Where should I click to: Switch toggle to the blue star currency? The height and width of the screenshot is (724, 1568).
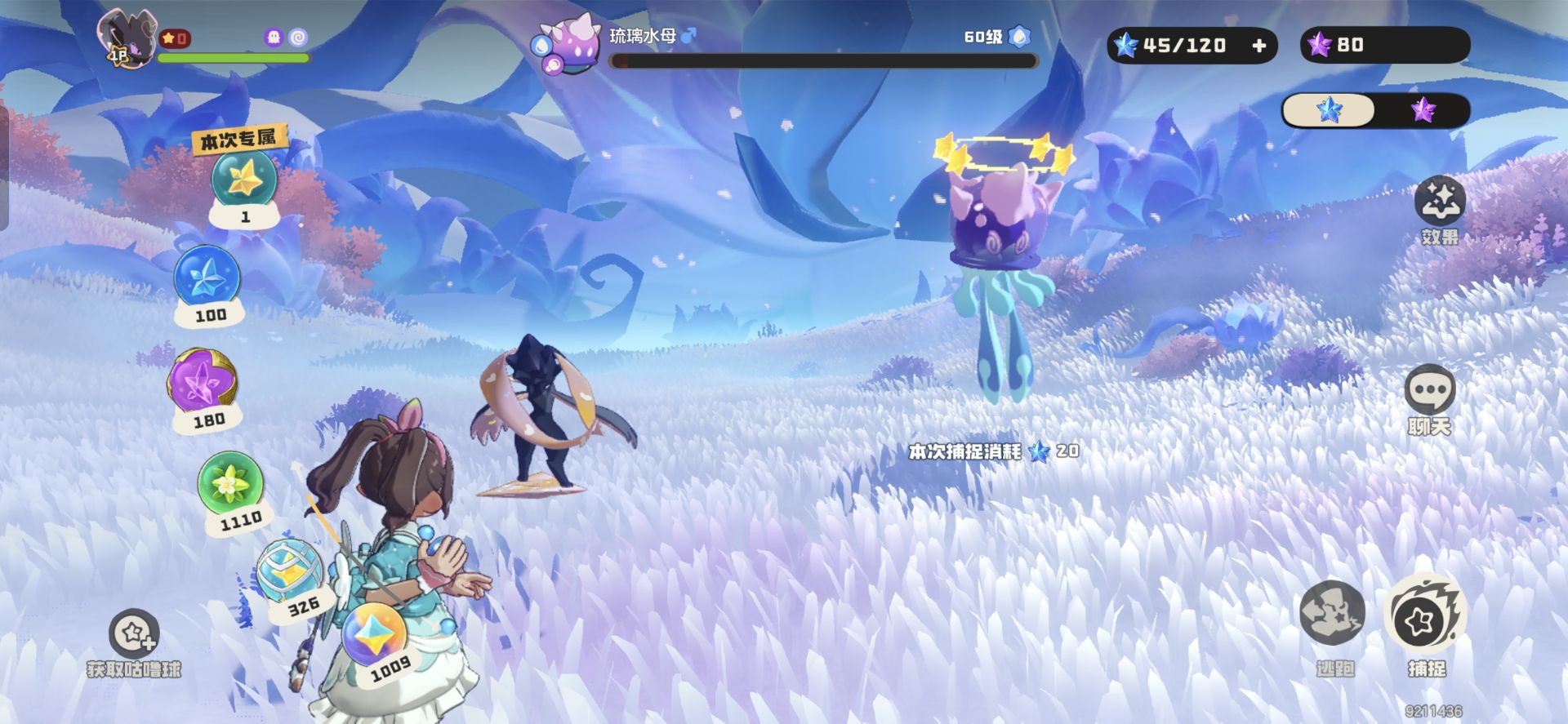(1329, 110)
